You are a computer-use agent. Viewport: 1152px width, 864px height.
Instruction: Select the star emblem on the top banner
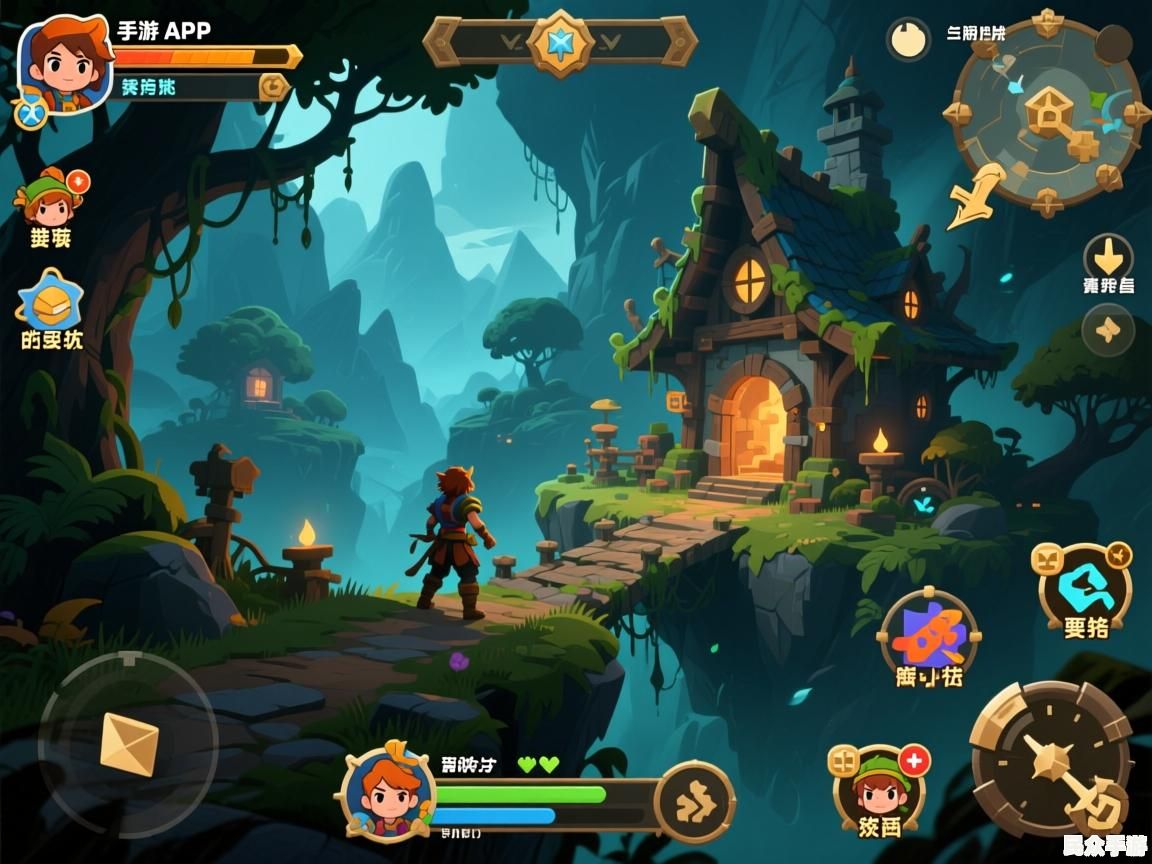click(560, 42)
